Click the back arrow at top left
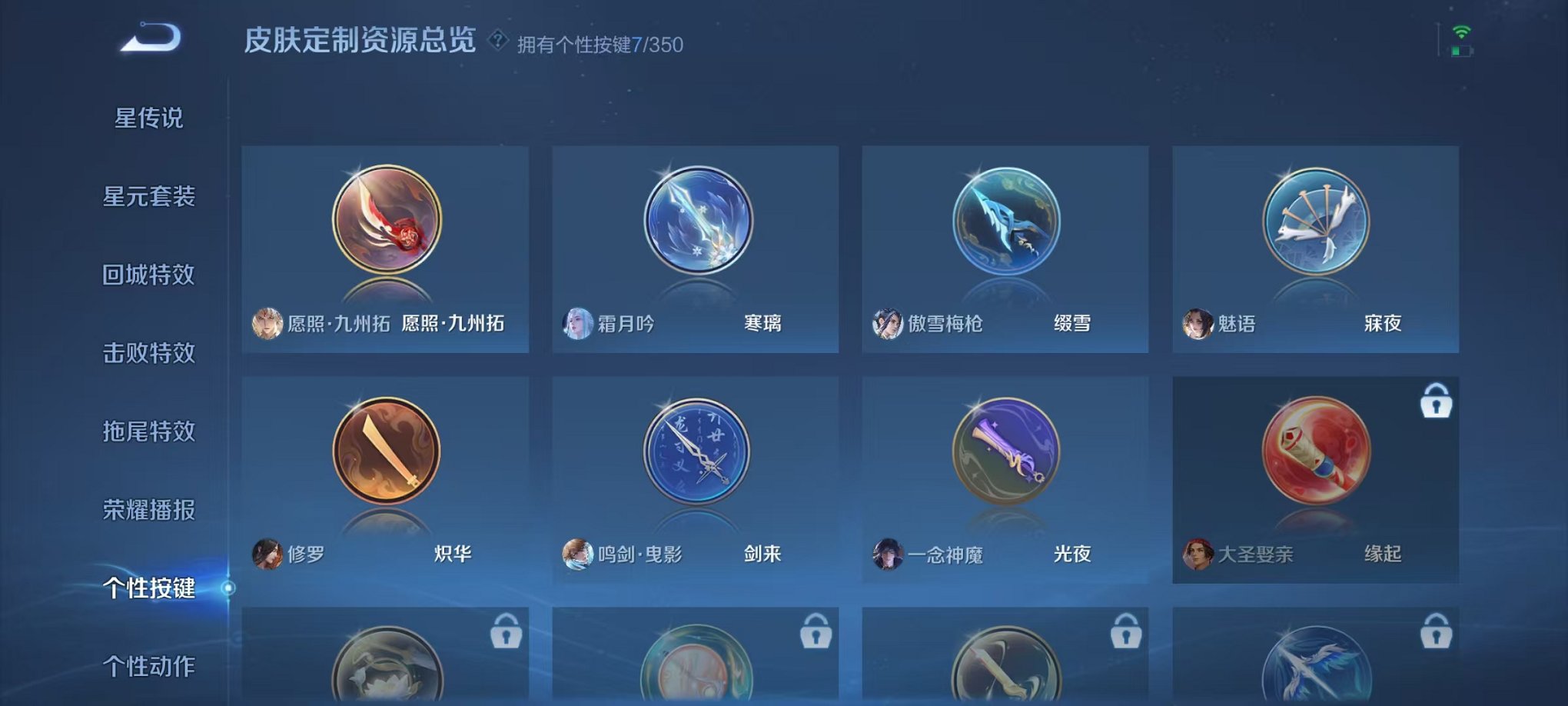The image size is (1568, 706). (148, 37)
